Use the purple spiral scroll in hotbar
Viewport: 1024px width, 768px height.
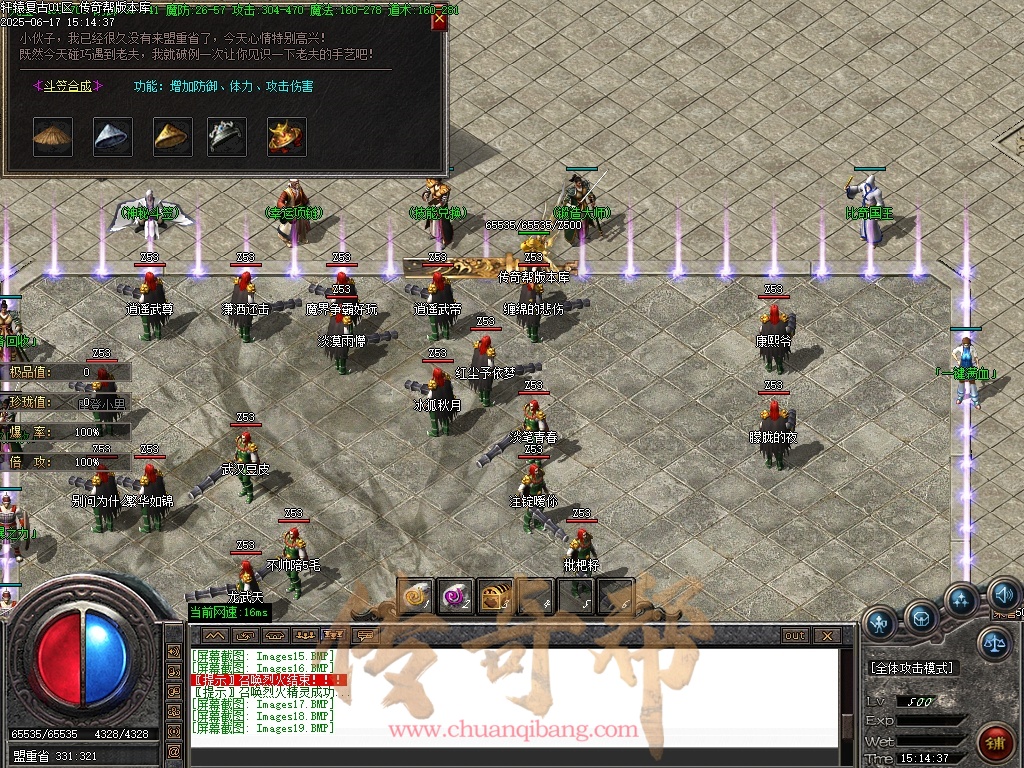point(456,597)
